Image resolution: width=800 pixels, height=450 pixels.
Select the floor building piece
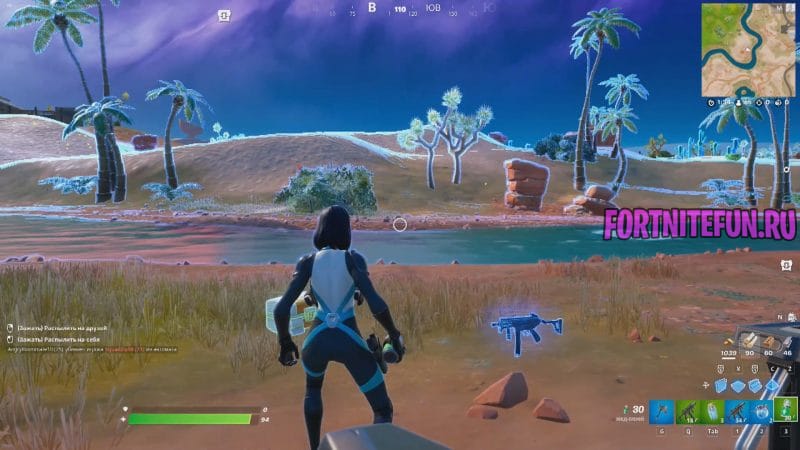coord(737,386)
